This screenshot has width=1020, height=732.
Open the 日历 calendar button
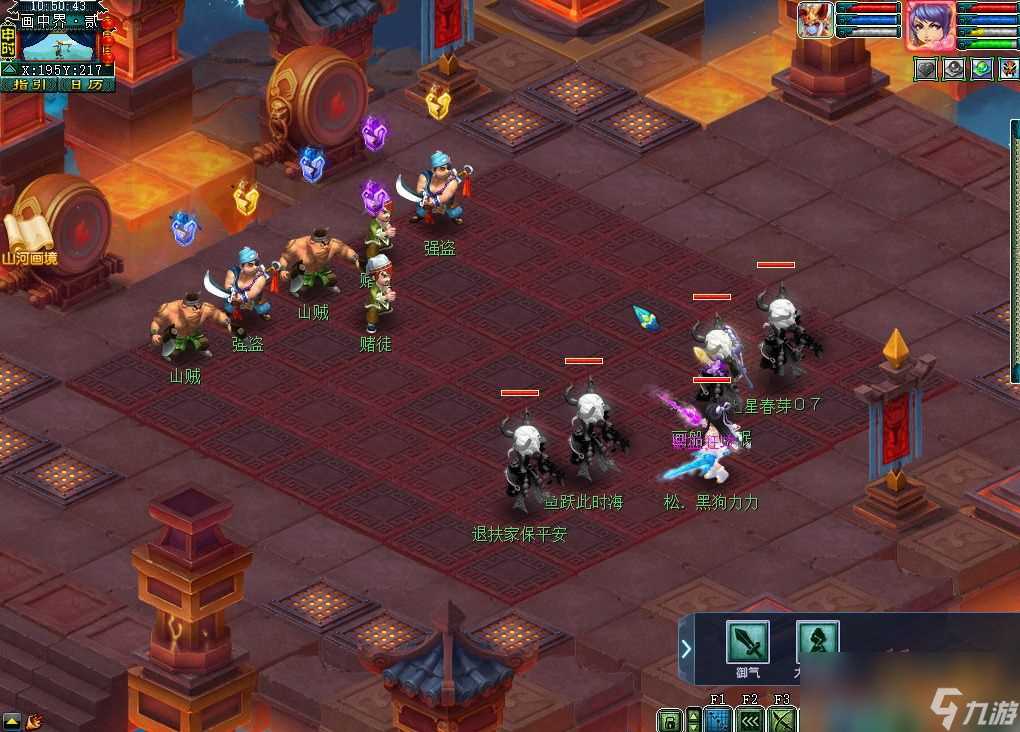85,85
